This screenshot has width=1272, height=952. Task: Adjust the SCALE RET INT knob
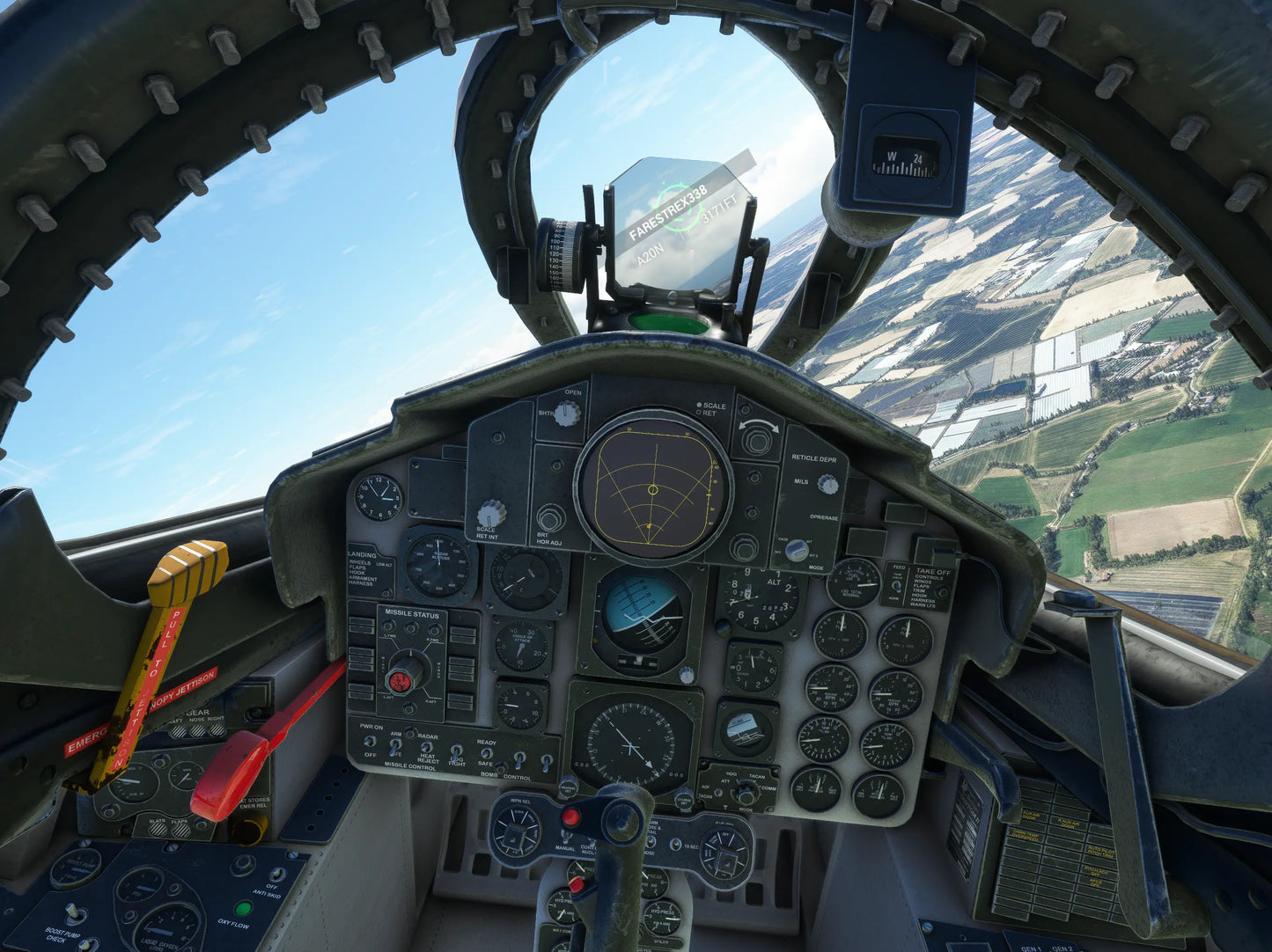(x=490, y=514)
